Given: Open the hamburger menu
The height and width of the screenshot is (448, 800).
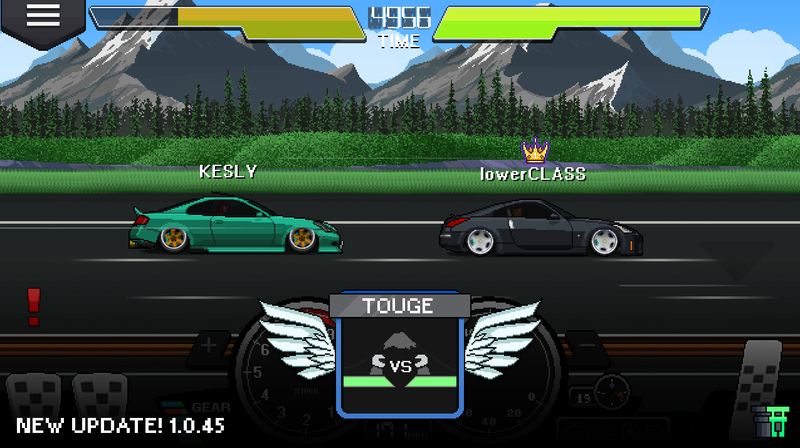Looking at the screenshot, I should 37,17.
